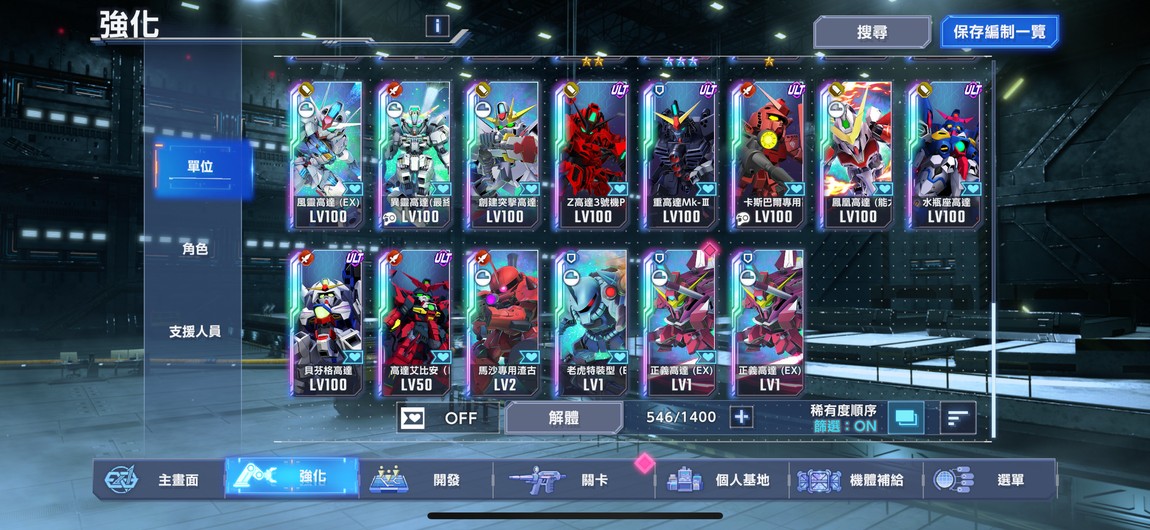Image resolution: width=1150 pixels, height=530 pixels.
Task: Open 保存編制一覽 saved formations list
Action: [x=998, y=32]
